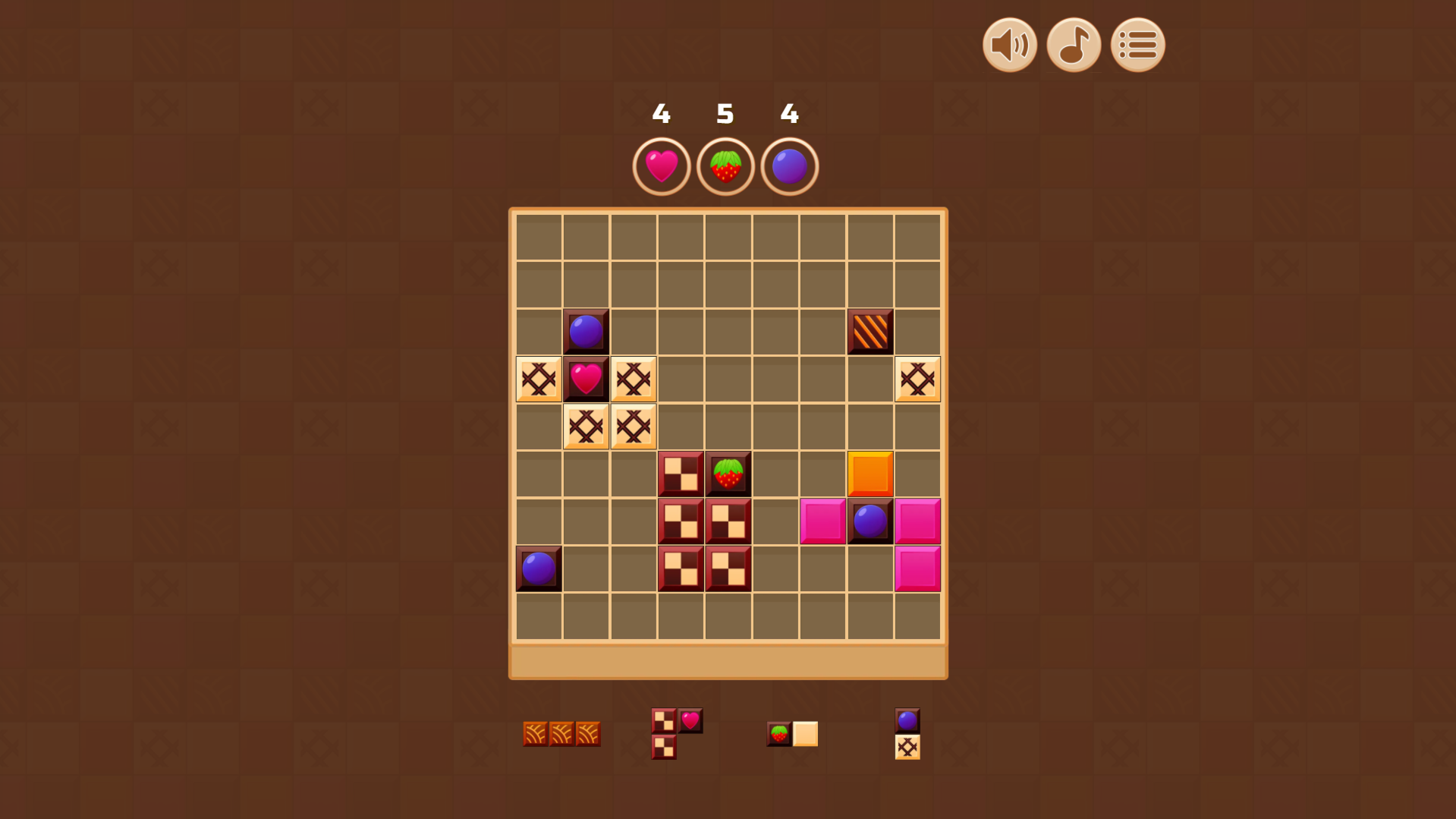This screenshot has height=819, width=1456.
Task: Toggle the music note icon
Action: 1073,45
